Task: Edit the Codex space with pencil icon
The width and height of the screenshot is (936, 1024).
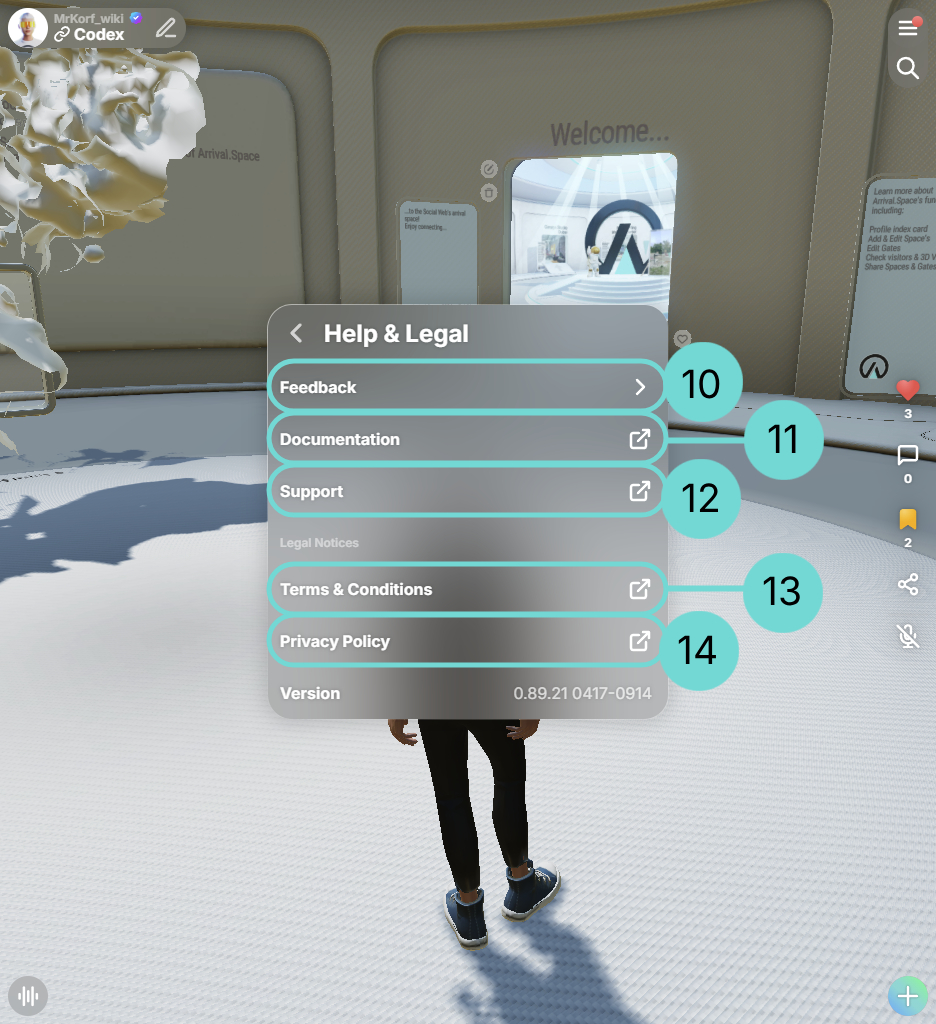Action: coord(166,28)
